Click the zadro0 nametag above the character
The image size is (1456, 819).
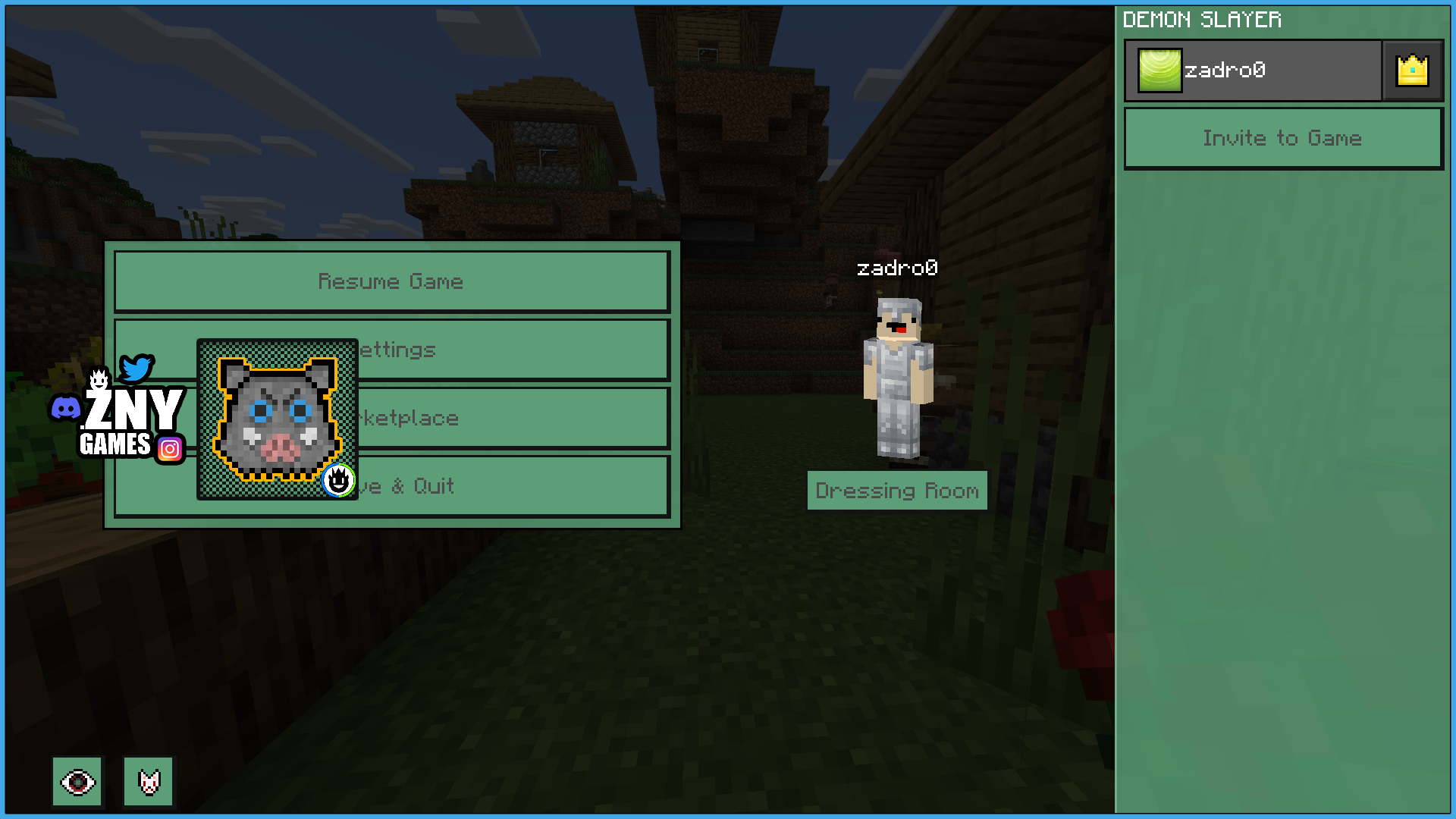[x=898, y=268]
